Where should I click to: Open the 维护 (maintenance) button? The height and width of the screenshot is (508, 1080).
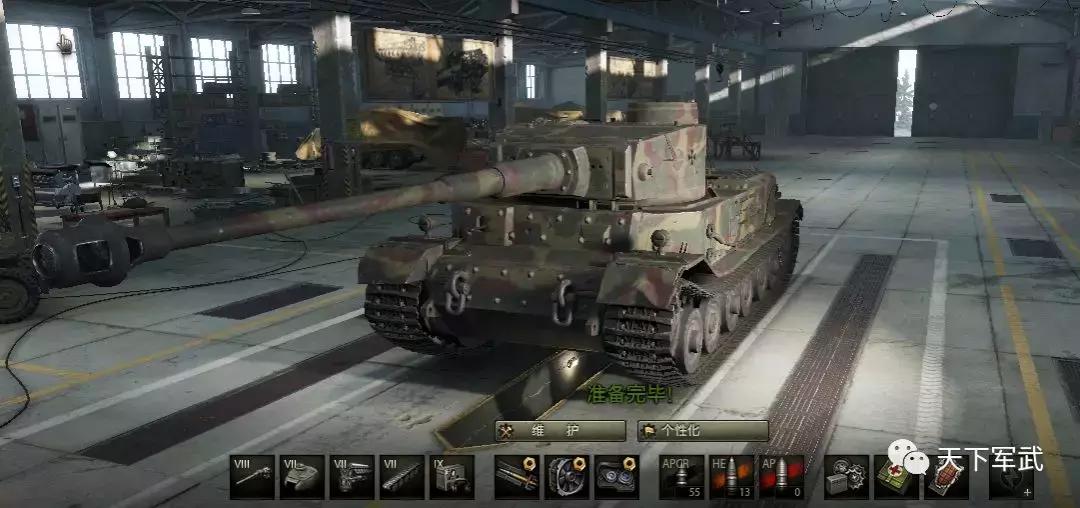[x=561, y=431]
